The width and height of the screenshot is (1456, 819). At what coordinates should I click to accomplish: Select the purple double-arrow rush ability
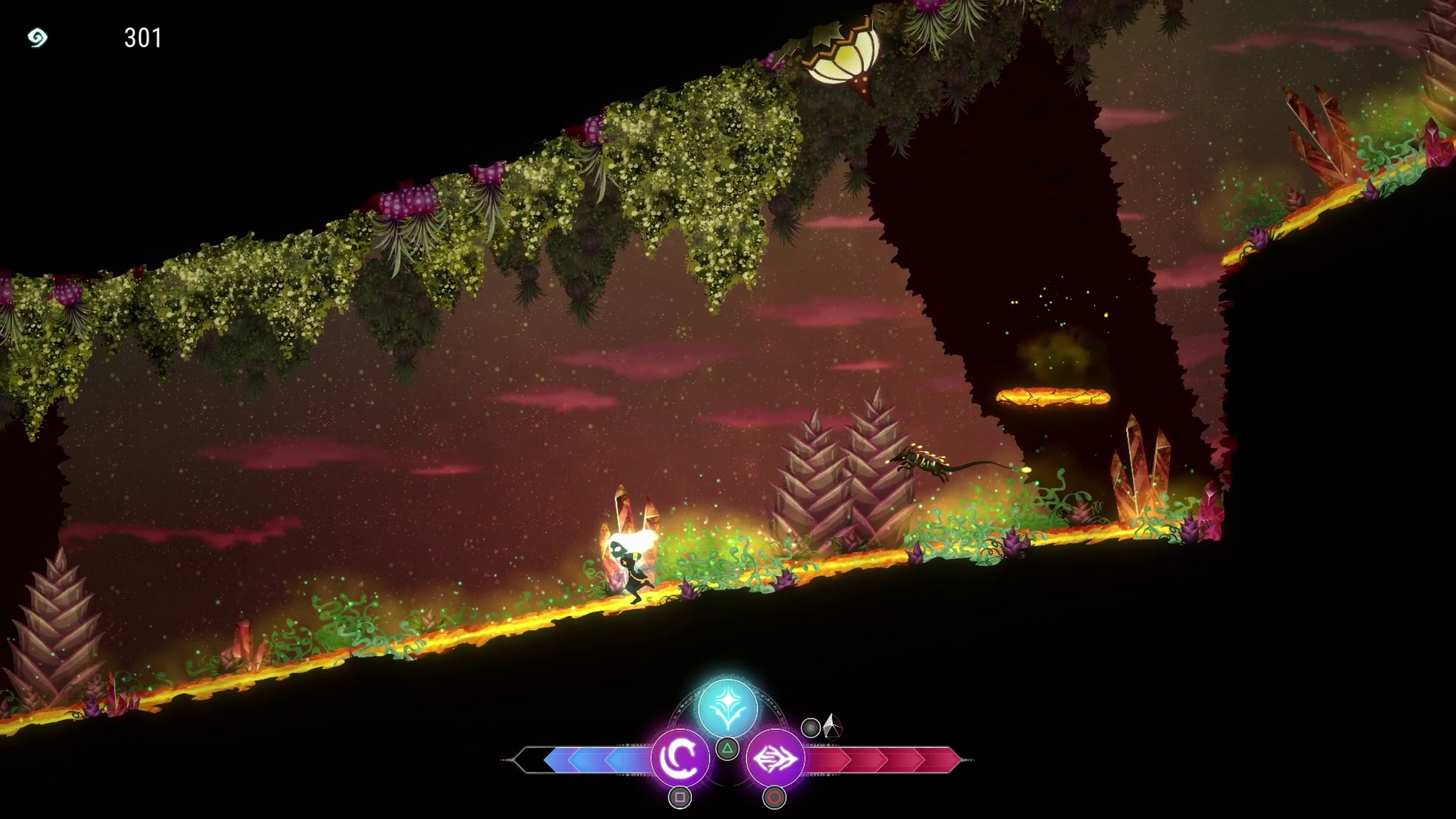(x=775, y=759)
